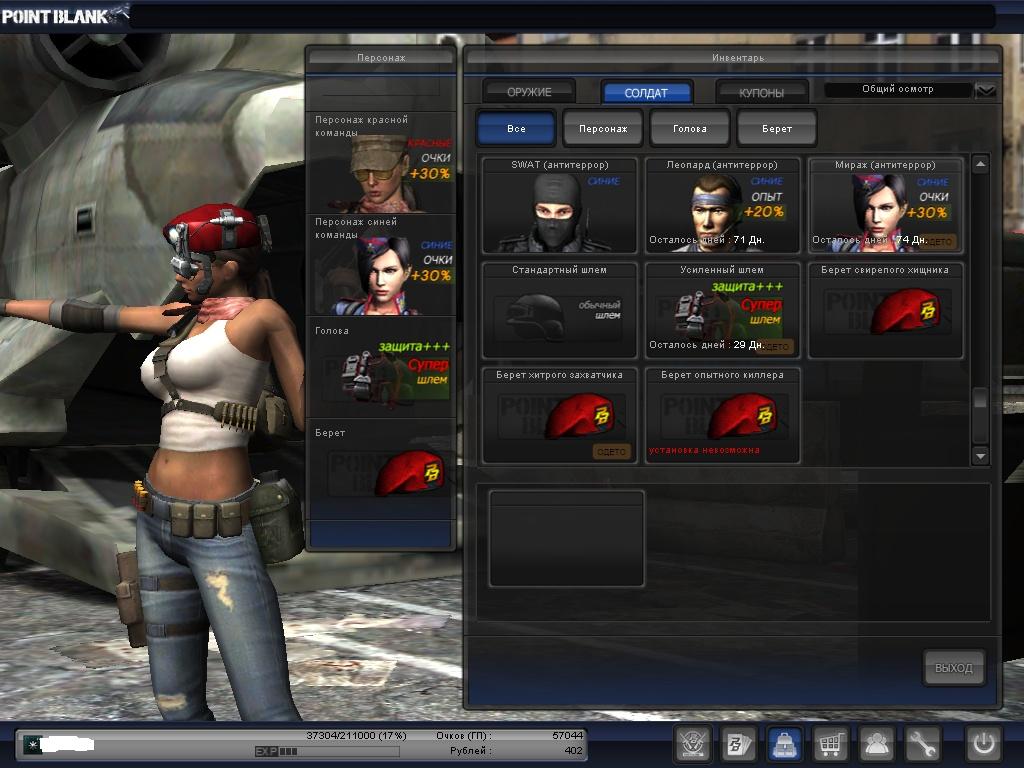
Task: Show only Голова head items
Action: point(690,129)
